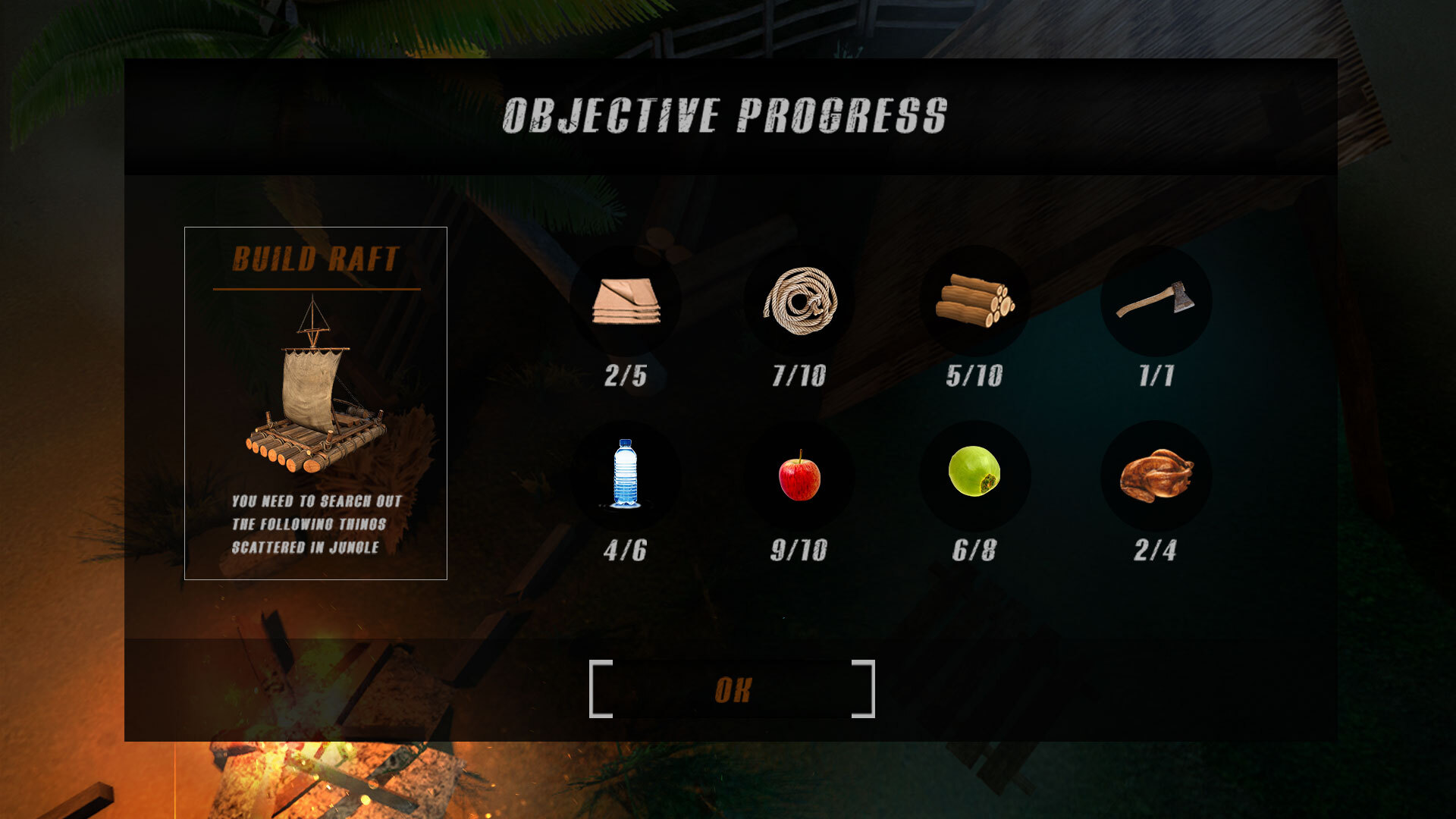Click the coiled rope objective icon
The image size is (1456, 819).
click(x=799, y=301)
